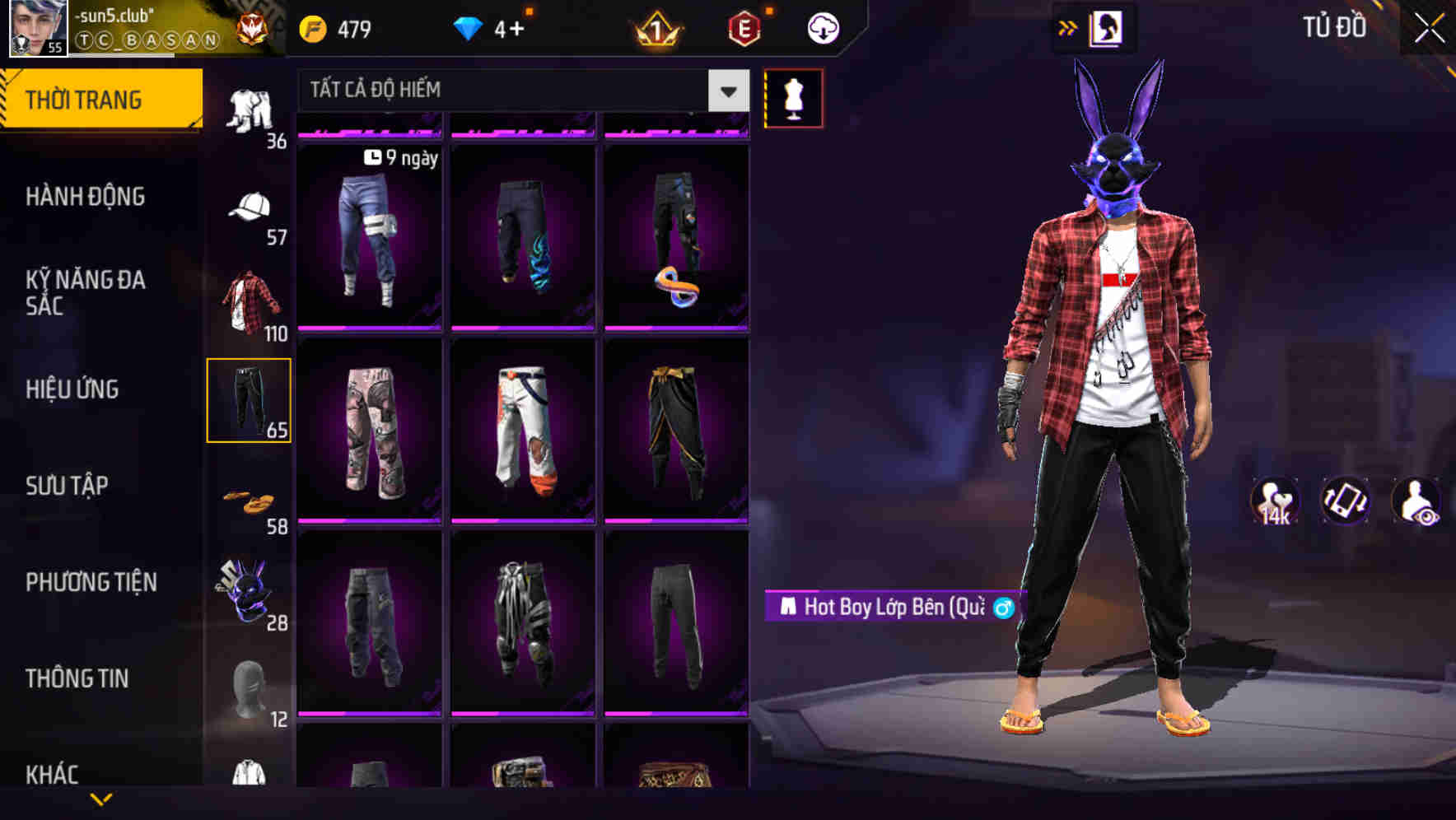Screen dimensions: 1456x820
Task: Select the pink camo pants with 9 ngày timer
Action: click(369, 239)
